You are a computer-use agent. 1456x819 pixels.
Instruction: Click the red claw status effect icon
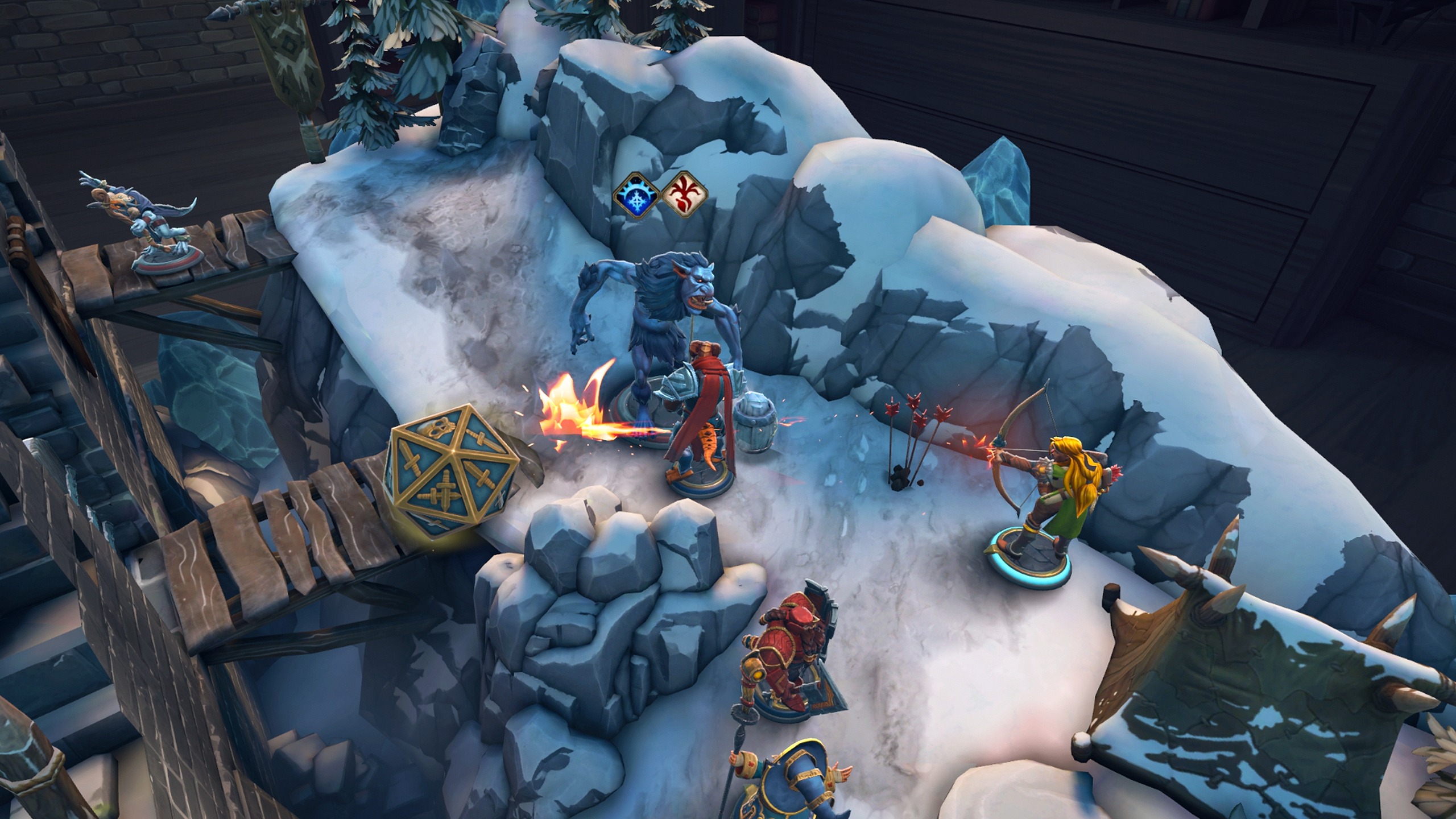pos(685,196)
